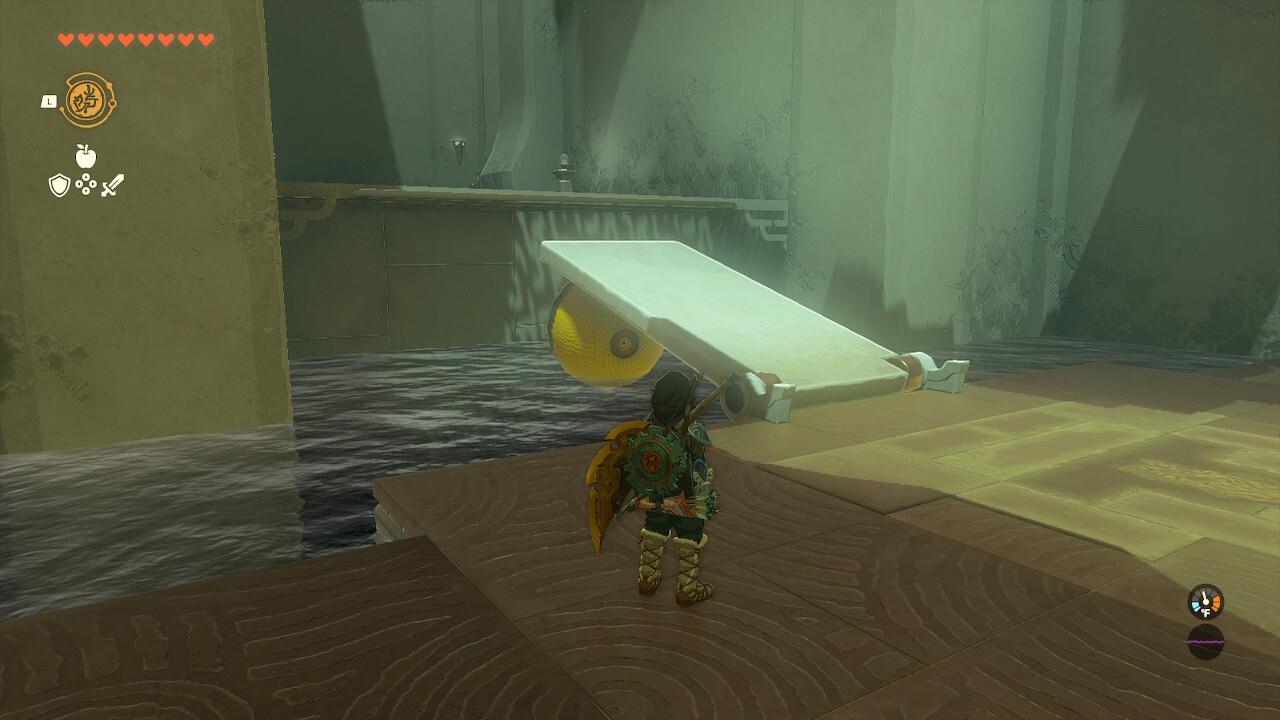Viewport: 1280px width, 720px height.
Task: Click the apple food icon in the HUD
Action: pos(85,155)
